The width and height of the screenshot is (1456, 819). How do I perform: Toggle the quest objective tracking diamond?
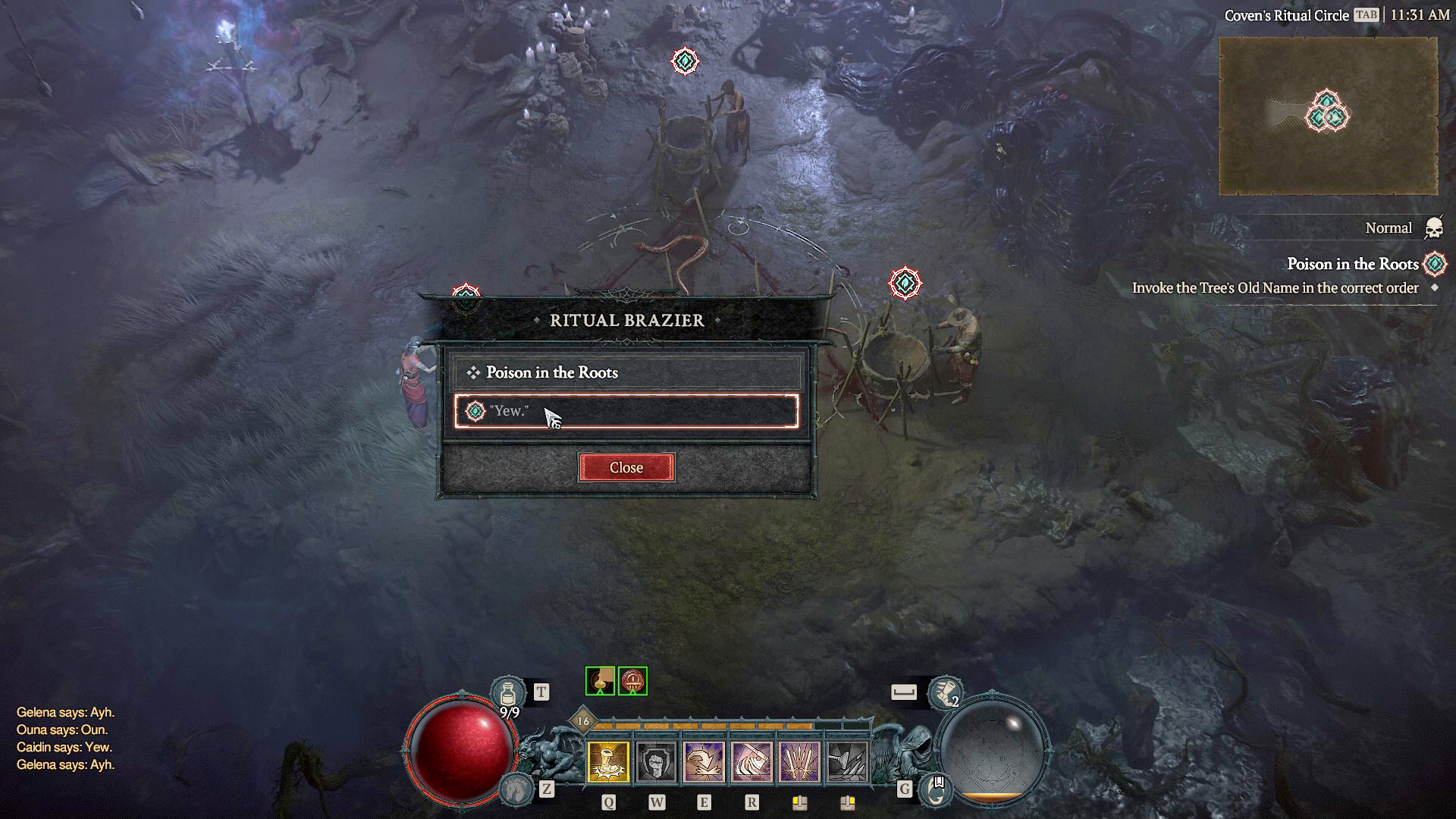[1433, 288]
